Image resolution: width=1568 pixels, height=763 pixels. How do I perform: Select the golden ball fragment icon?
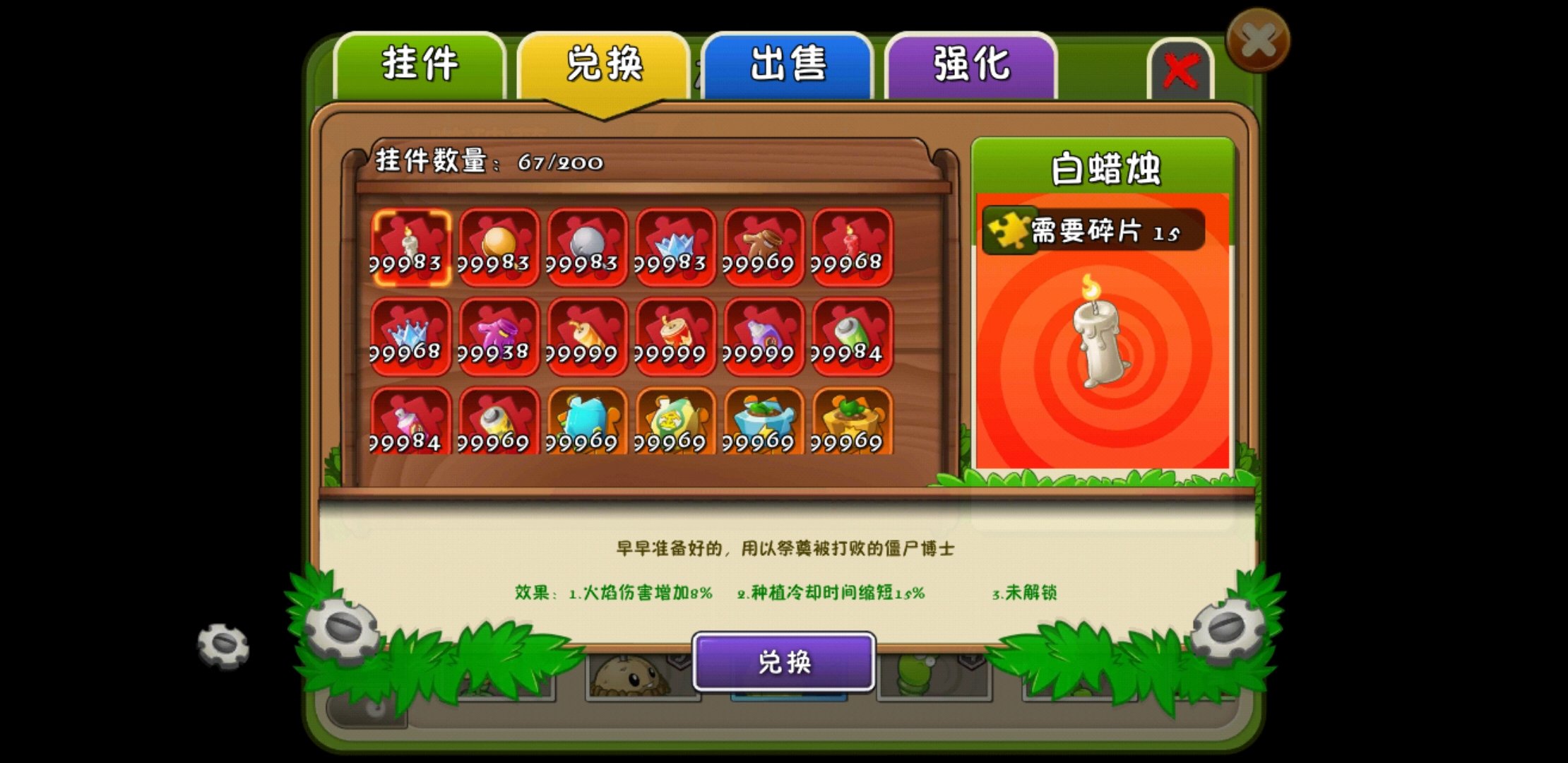click(500, 247)
